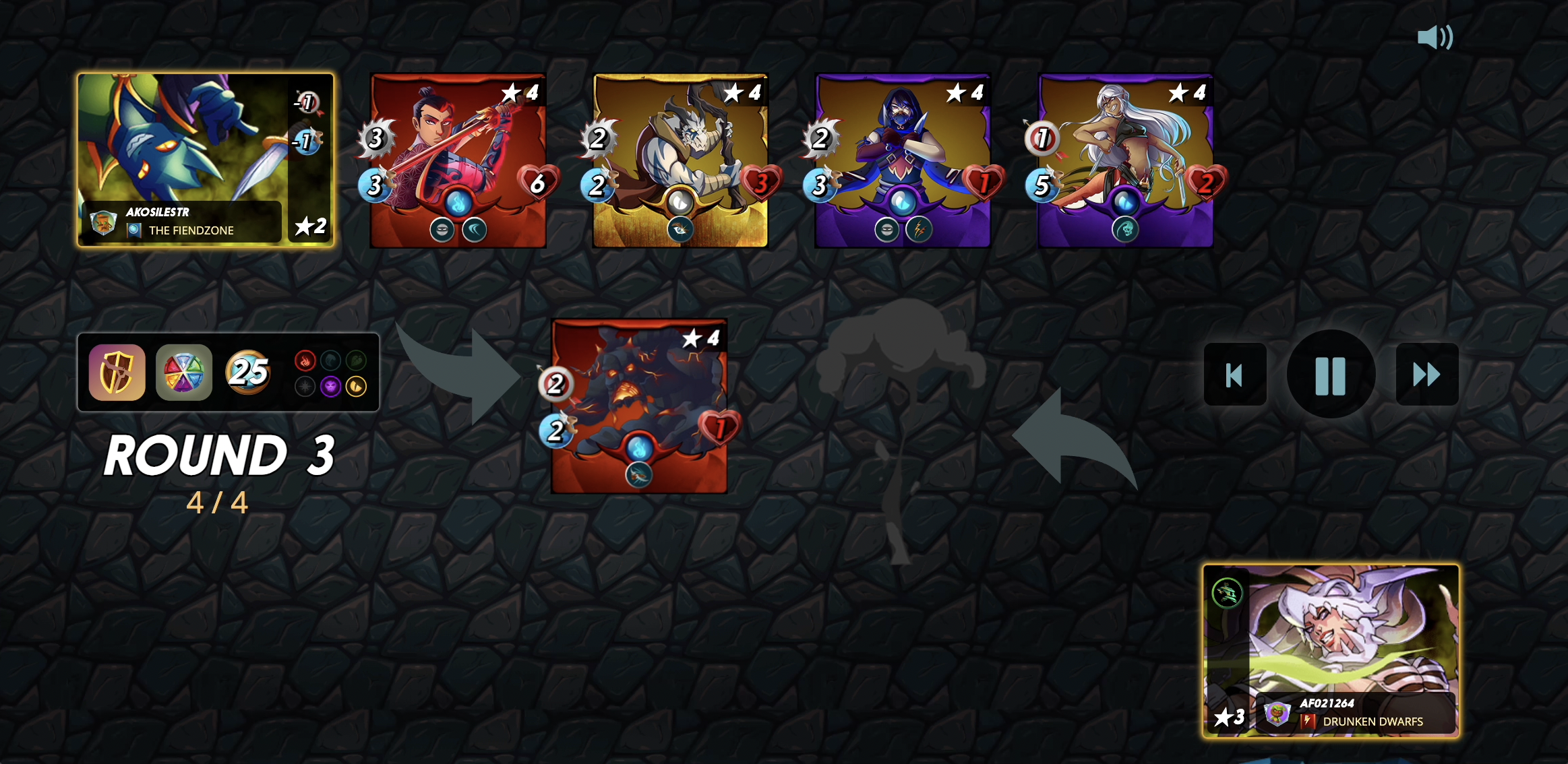Click the 25 mana cap icon
Image resolution: width=1568 pixels, height=764 pixels.
(x=248, y=372)
